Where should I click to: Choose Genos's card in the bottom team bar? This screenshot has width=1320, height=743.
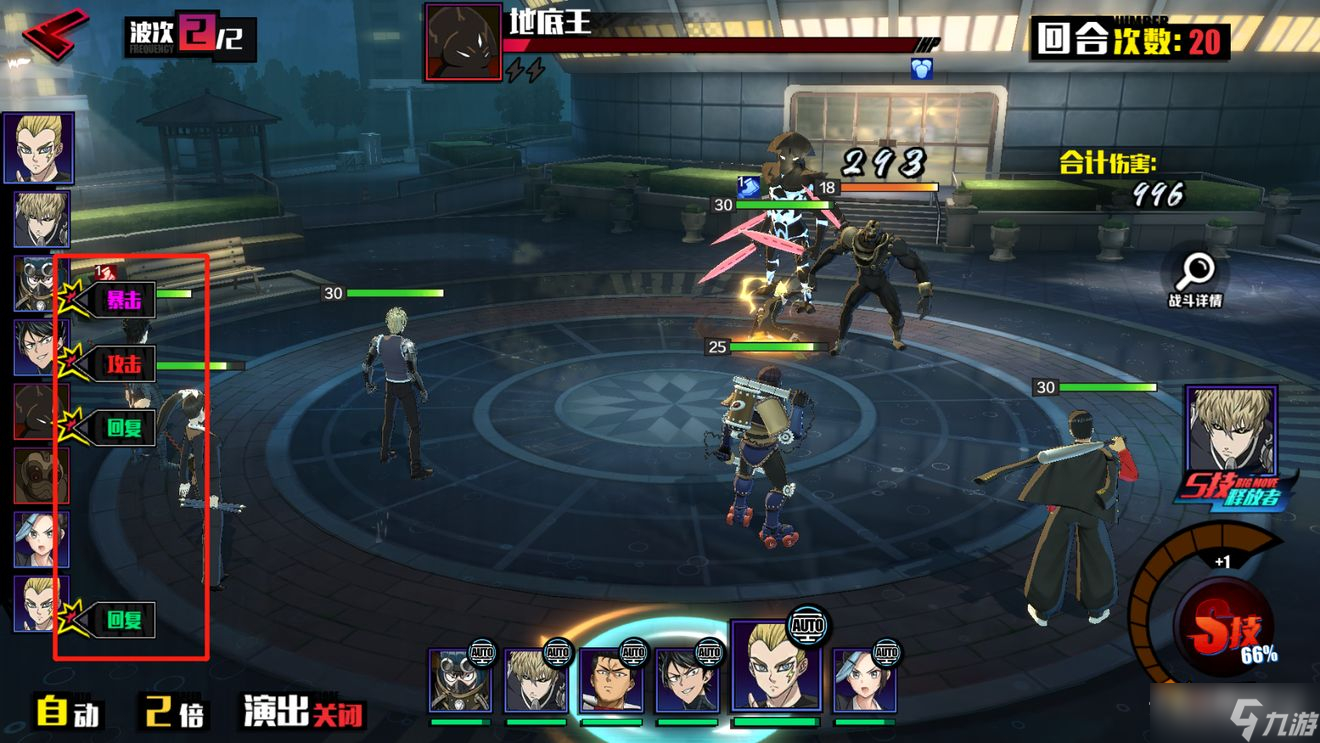[535, 680]
